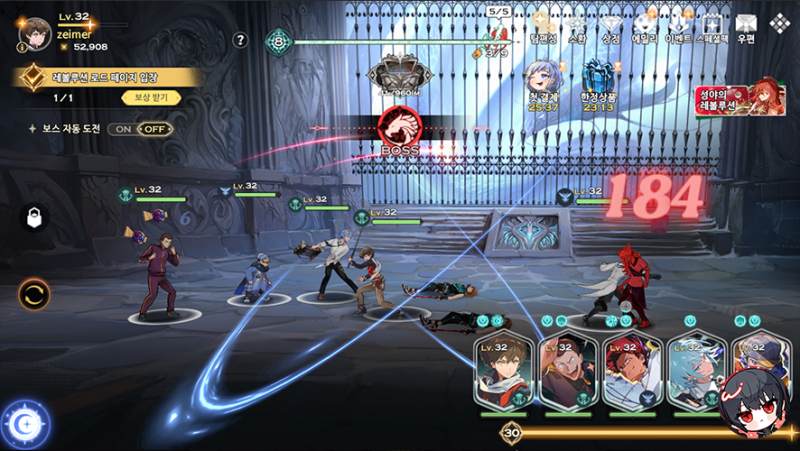Open the 한정상품 limited gift box offer
Viewport: 800px width, 451px height.
597,80
